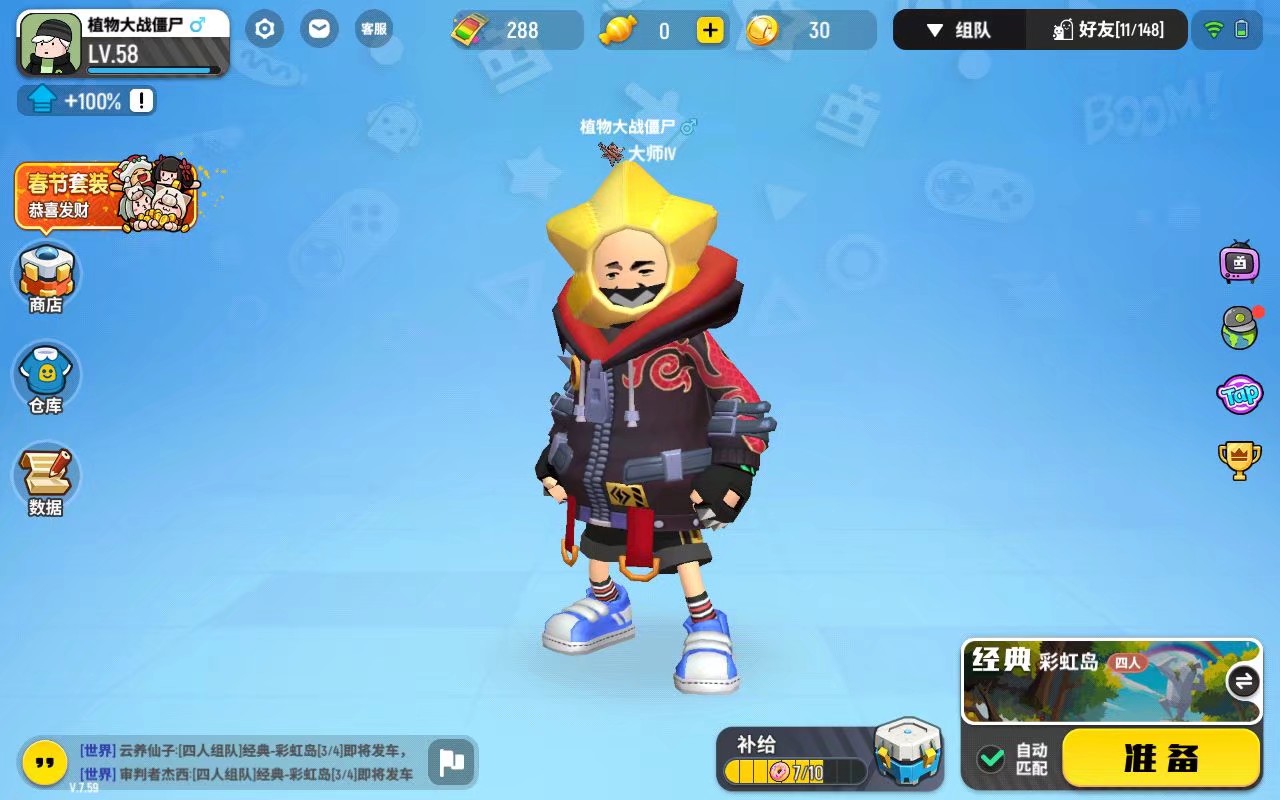Open the mailbox
The height and width of the screenshot is (800, 1280).
319,29
